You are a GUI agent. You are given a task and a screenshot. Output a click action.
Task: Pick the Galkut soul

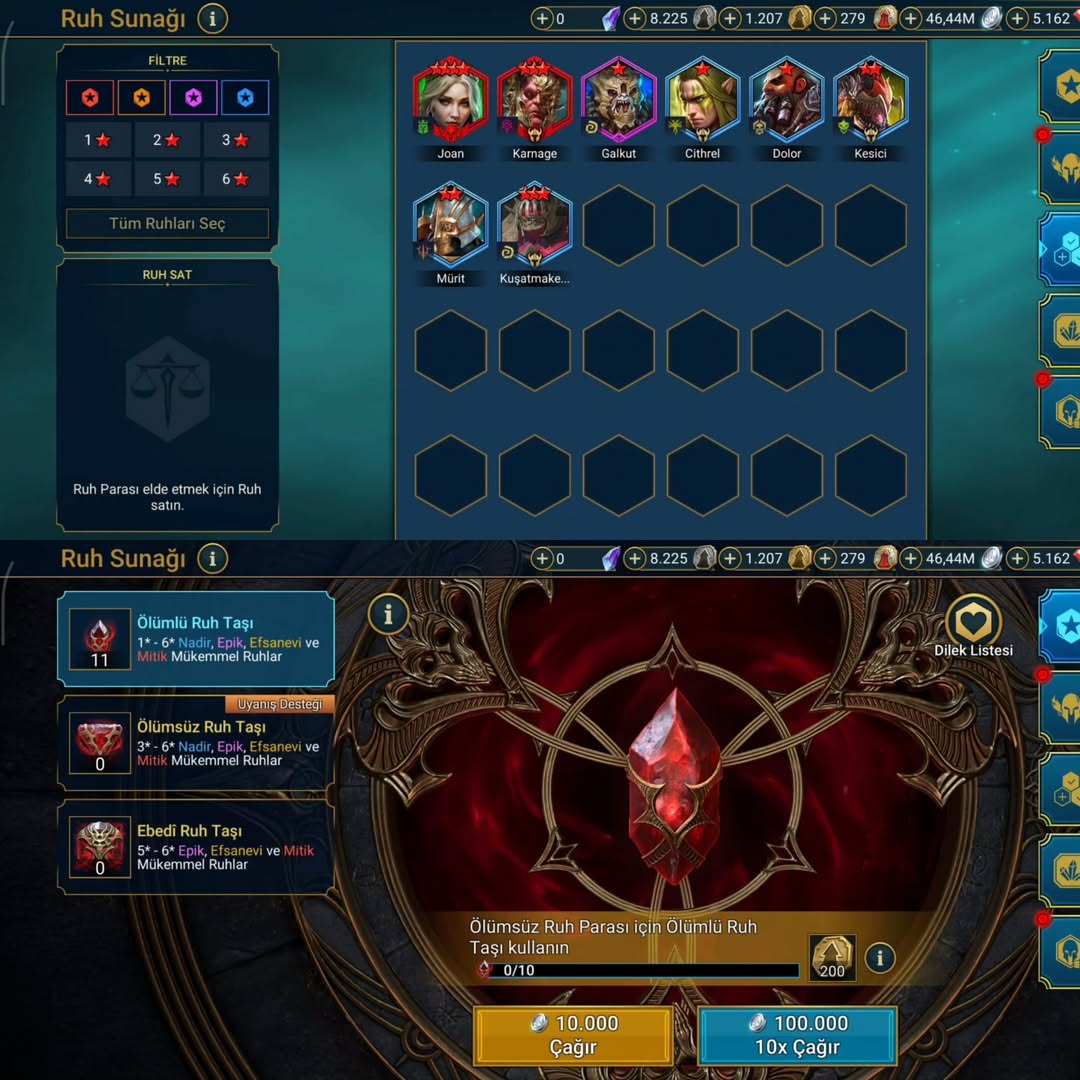tap(619, 101)
